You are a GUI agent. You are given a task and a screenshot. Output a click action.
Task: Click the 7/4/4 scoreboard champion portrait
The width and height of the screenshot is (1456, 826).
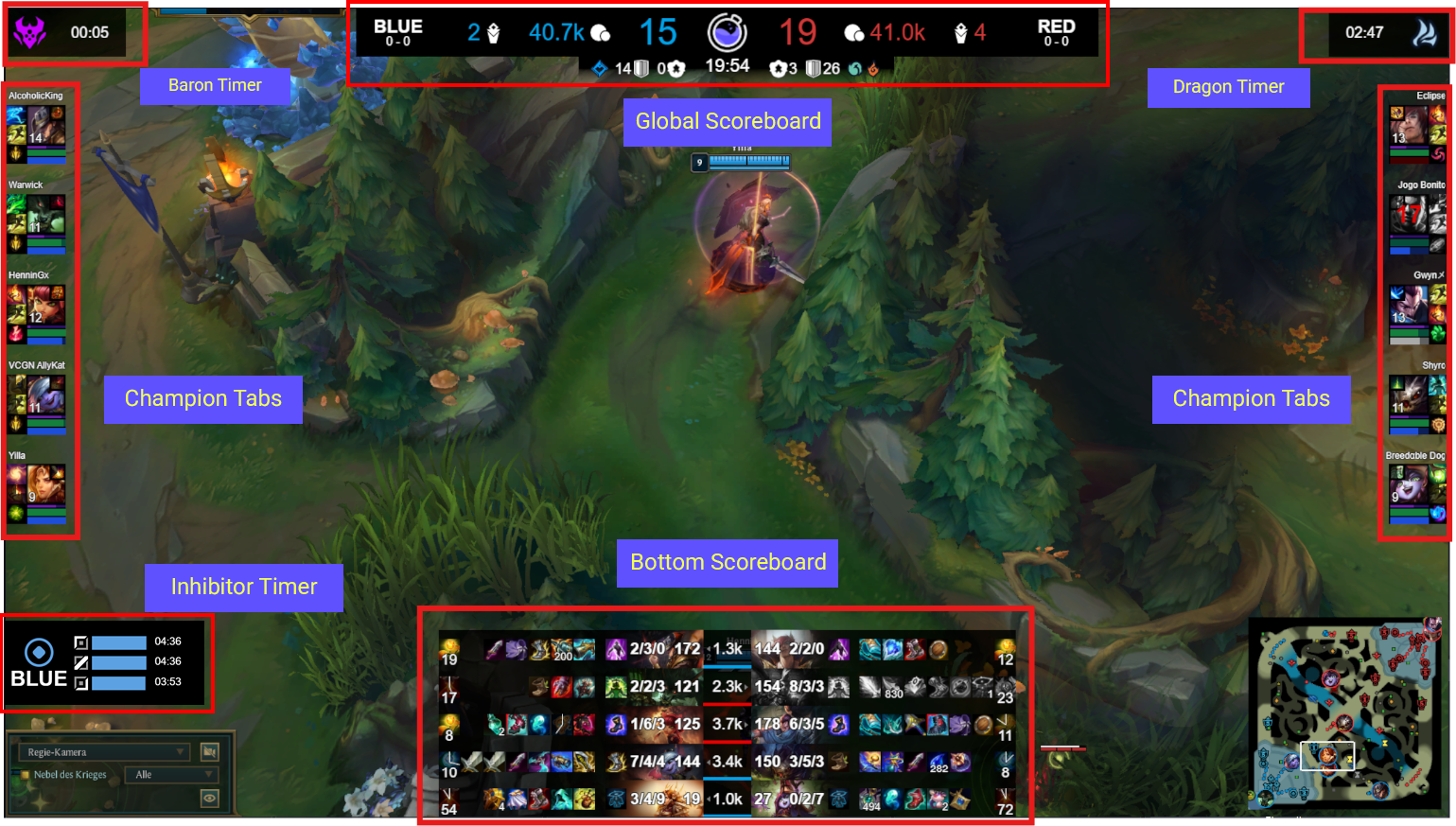pos(616,762)
